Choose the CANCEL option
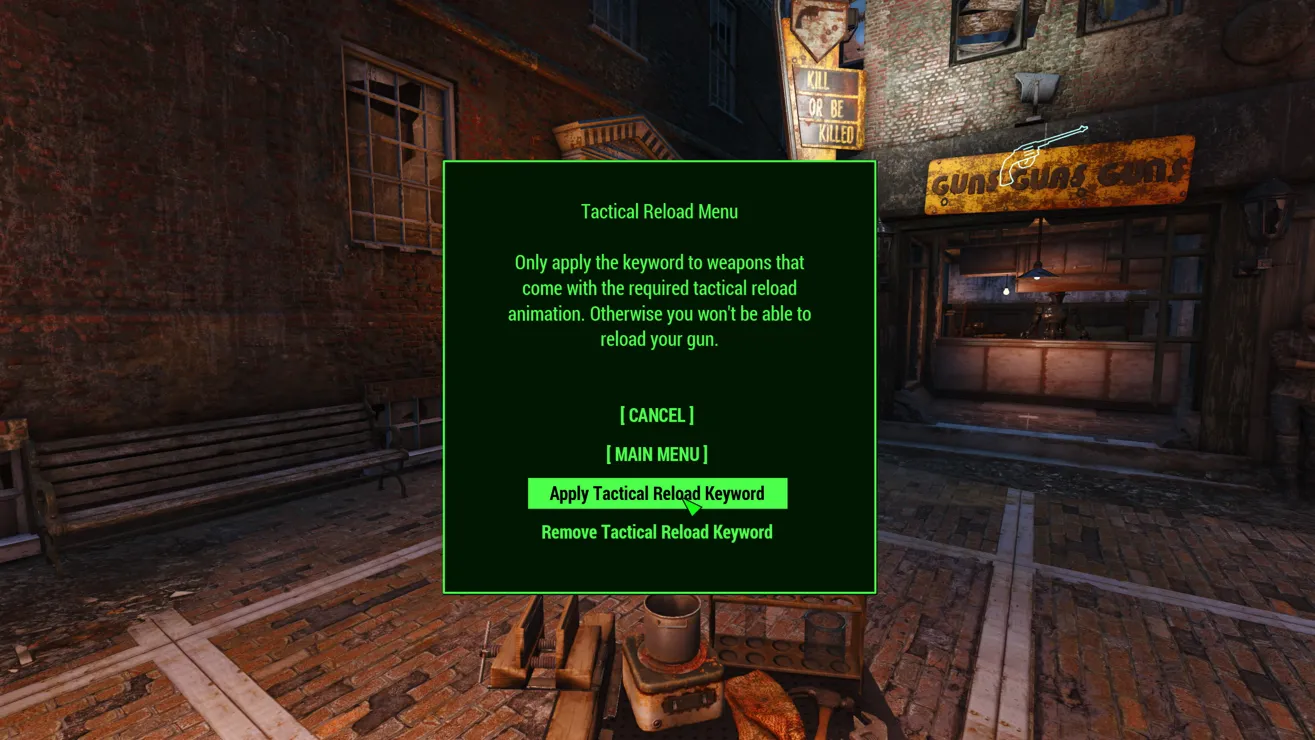This screenshot has height=740, width=1315. 656,415
